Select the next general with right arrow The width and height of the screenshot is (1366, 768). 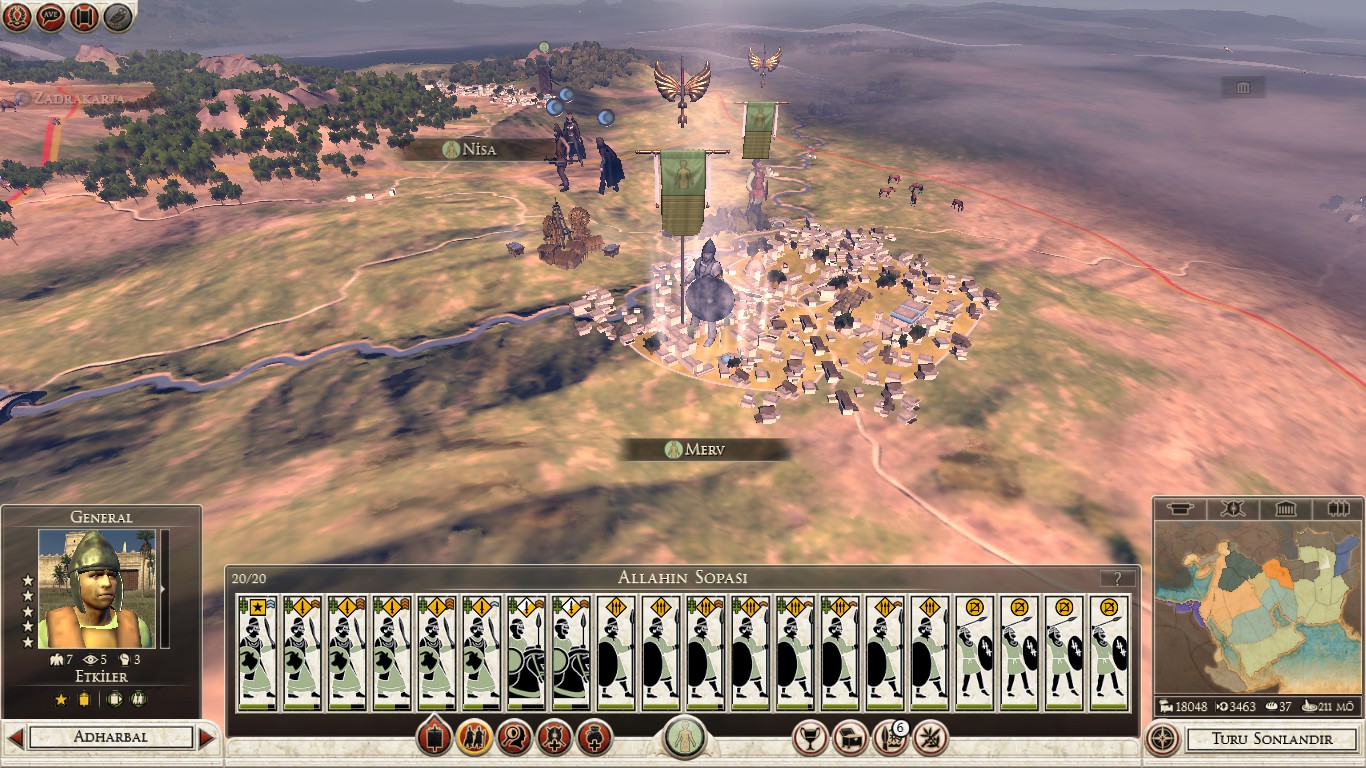tap(207, 738)
